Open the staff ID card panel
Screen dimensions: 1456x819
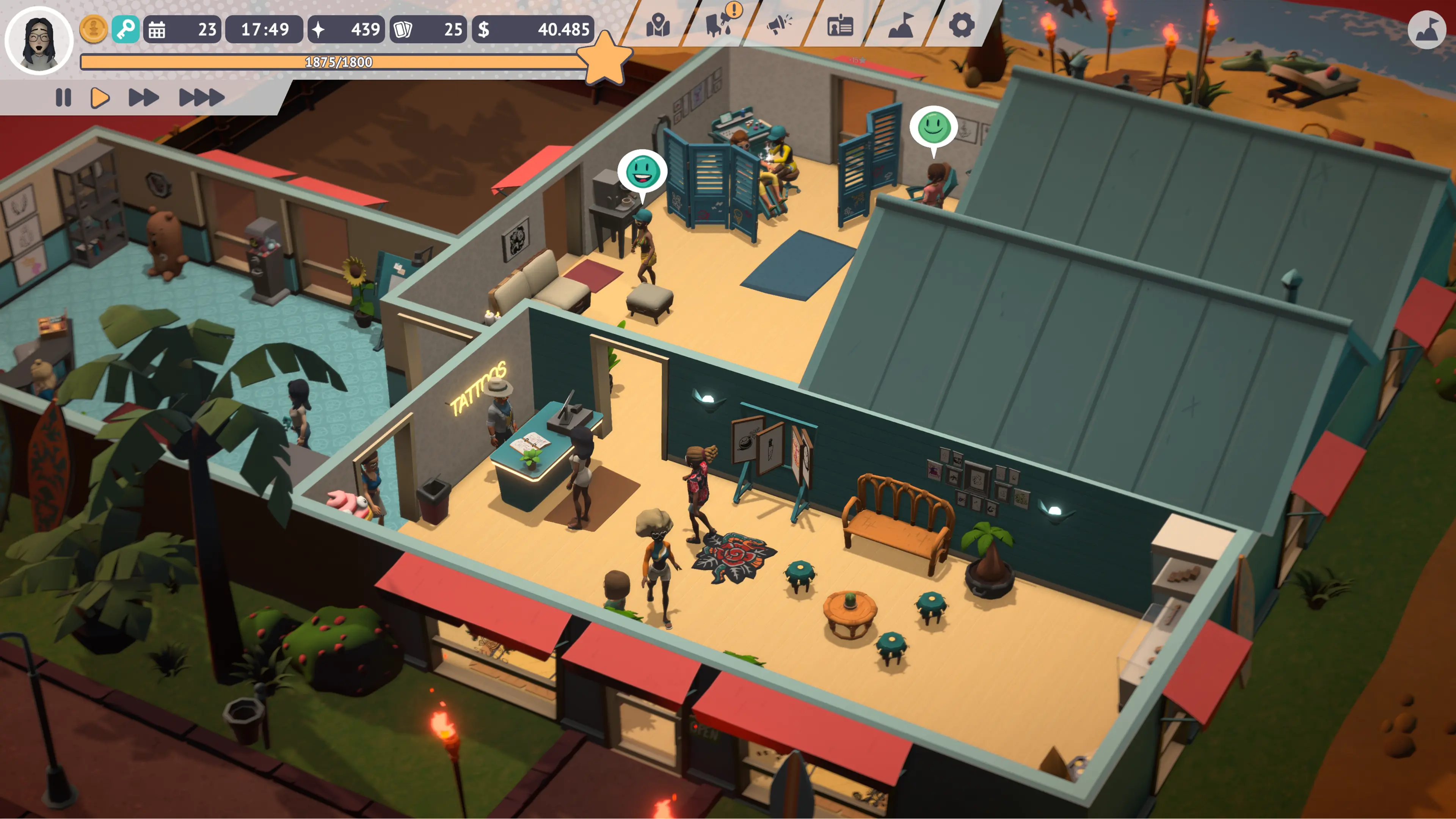click(x=841, y=25)
